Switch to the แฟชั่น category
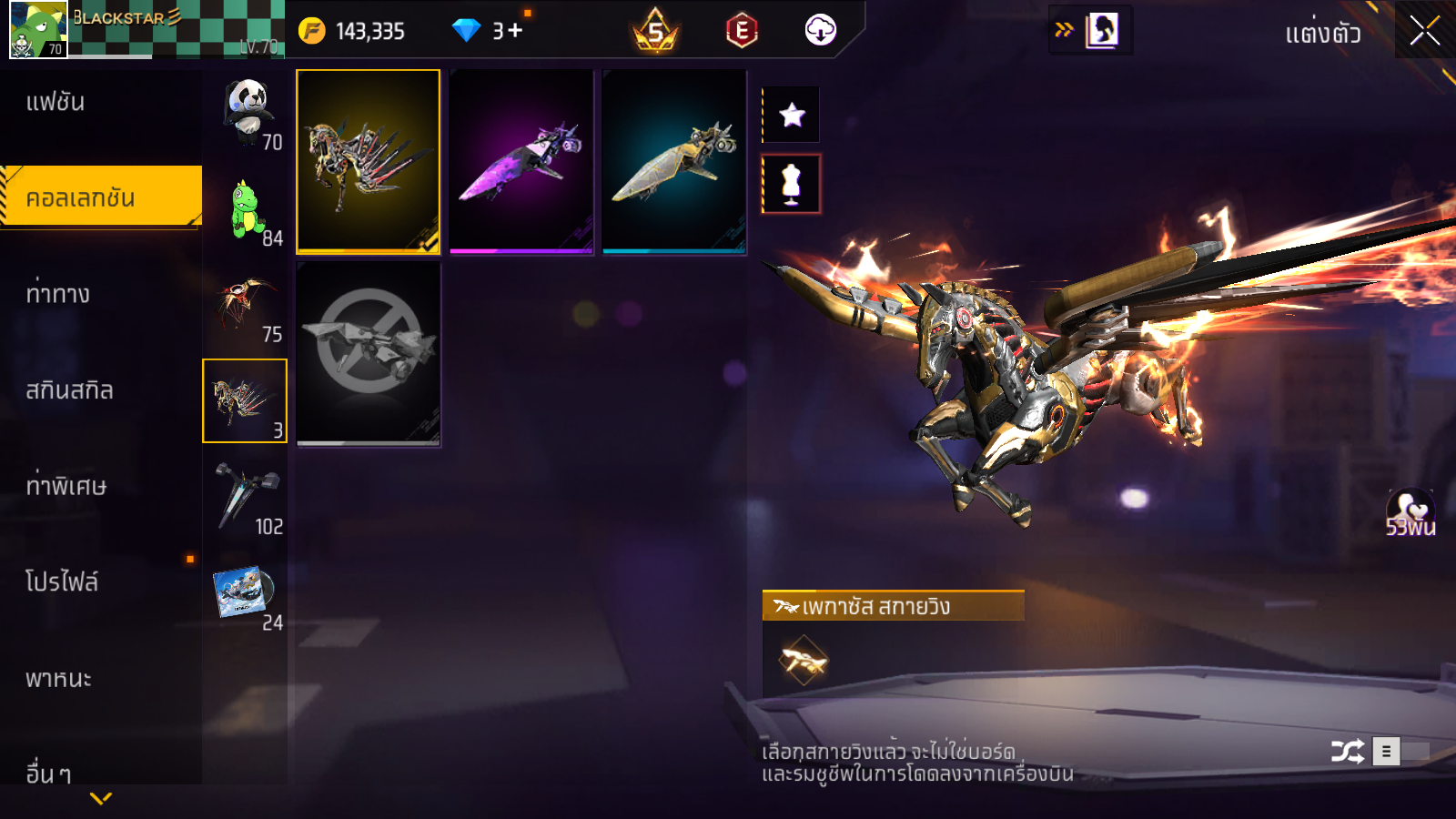The width and height of the screenshot is (1456, 819). 56,102
